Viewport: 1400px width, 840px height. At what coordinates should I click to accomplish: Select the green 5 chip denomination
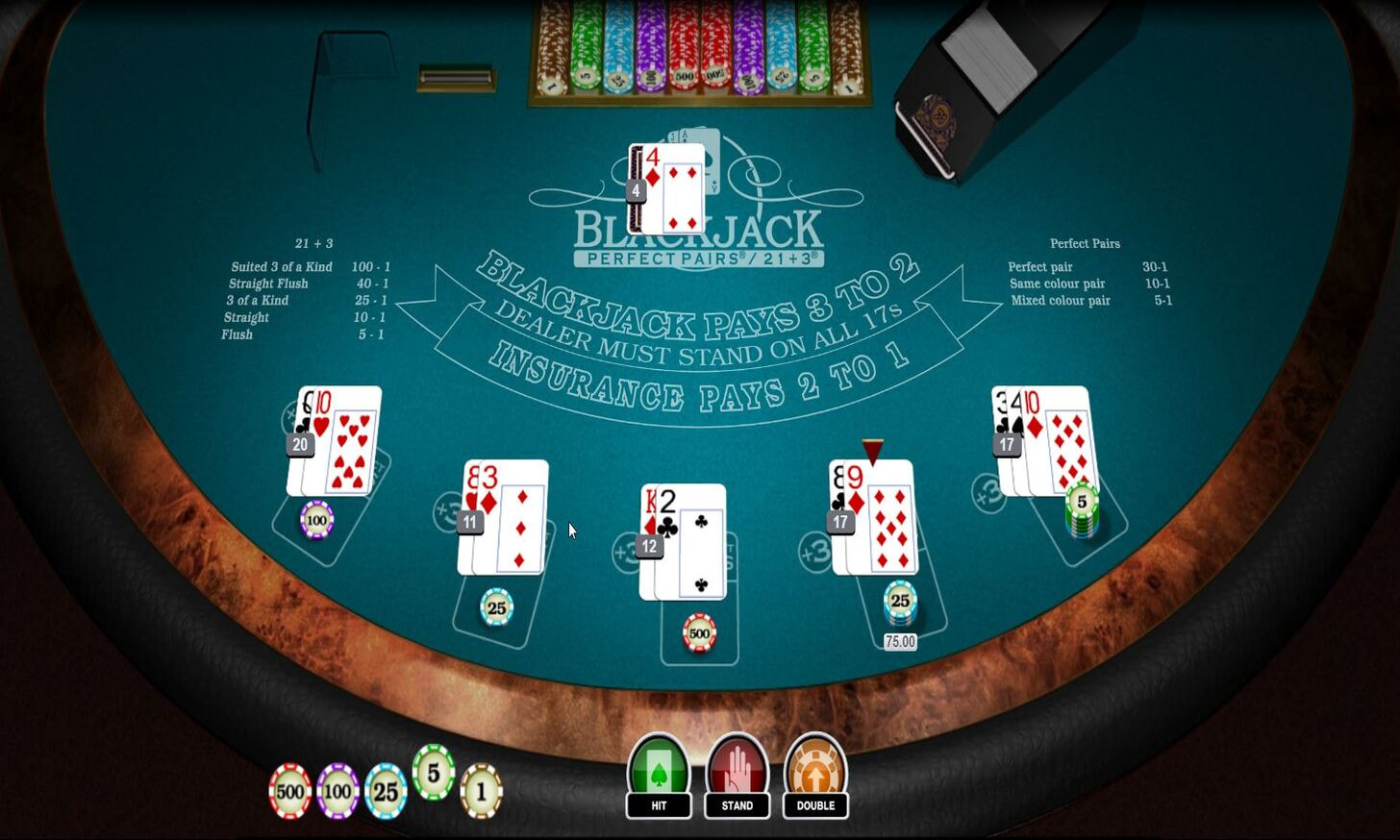click(x=434, y=773)
